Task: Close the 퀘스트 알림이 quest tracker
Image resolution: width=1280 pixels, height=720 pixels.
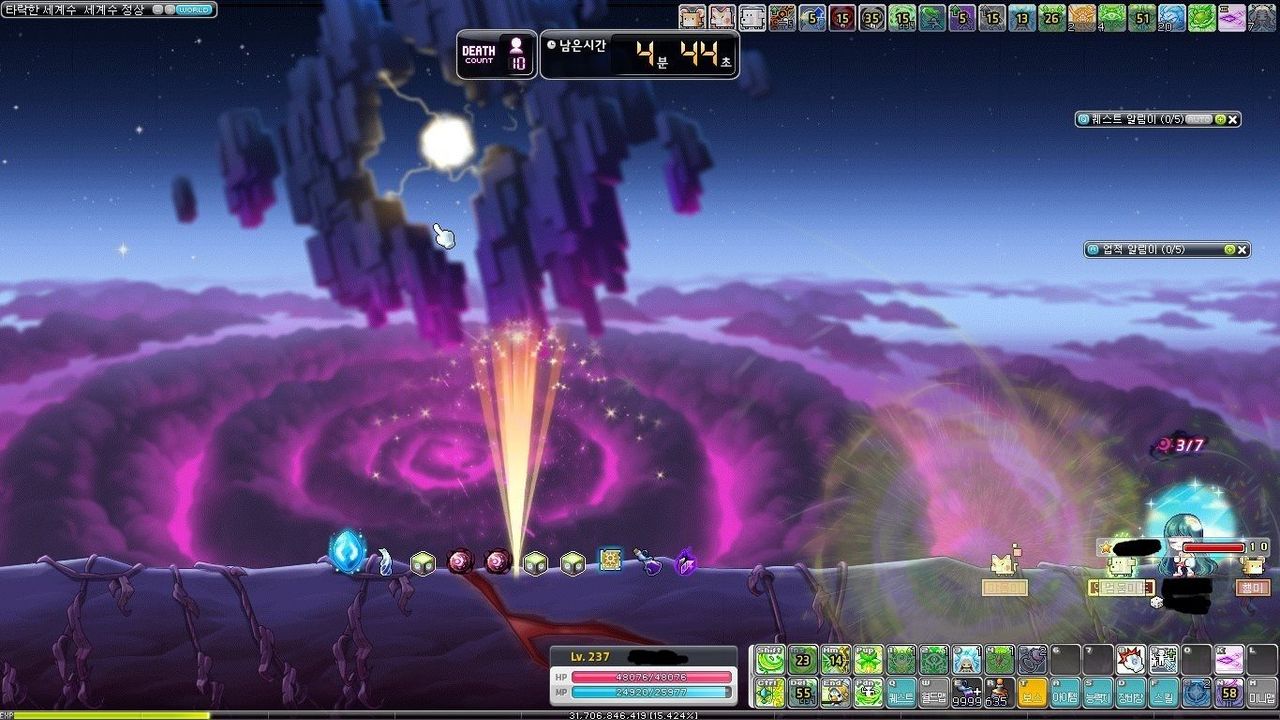Action: [x=1233, y=119]
